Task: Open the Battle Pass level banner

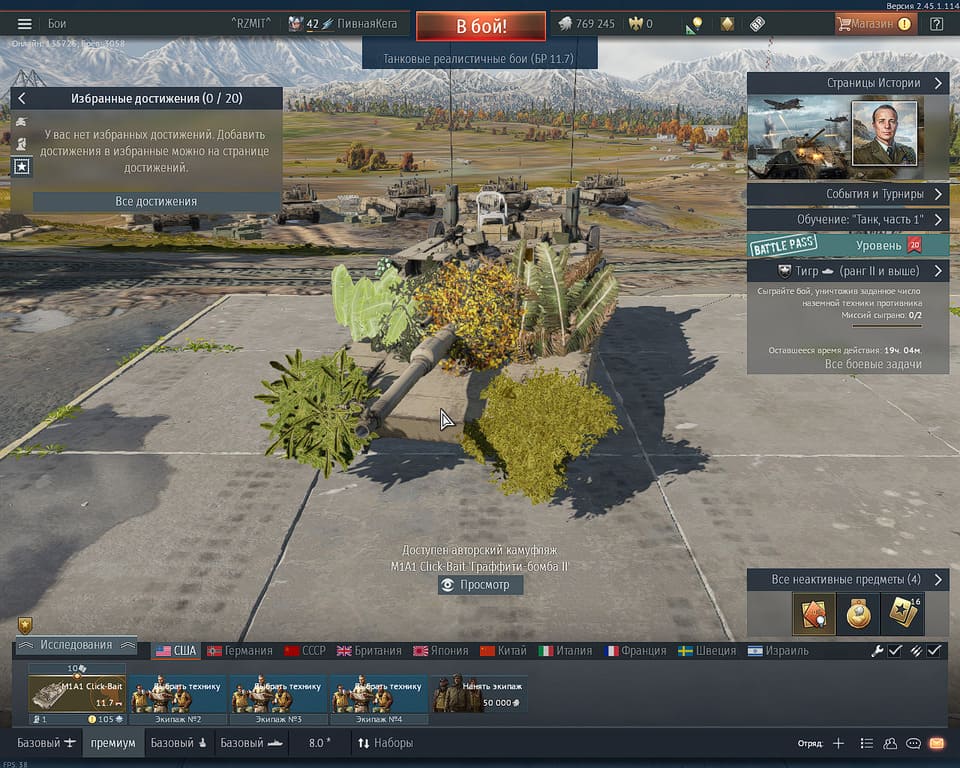Action: pos(847,245)
